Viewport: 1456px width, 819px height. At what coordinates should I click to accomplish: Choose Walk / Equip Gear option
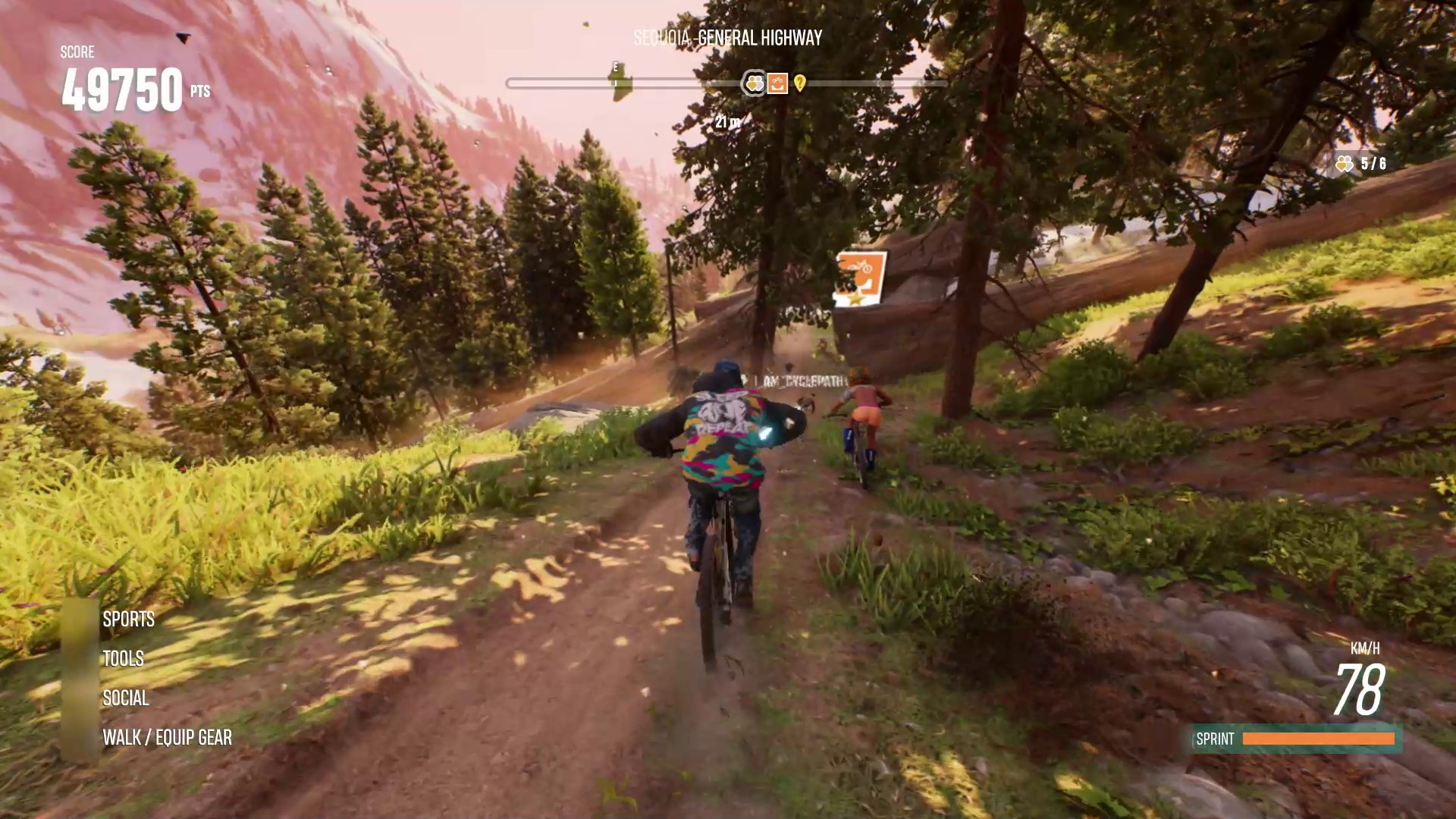coord(168,738)
